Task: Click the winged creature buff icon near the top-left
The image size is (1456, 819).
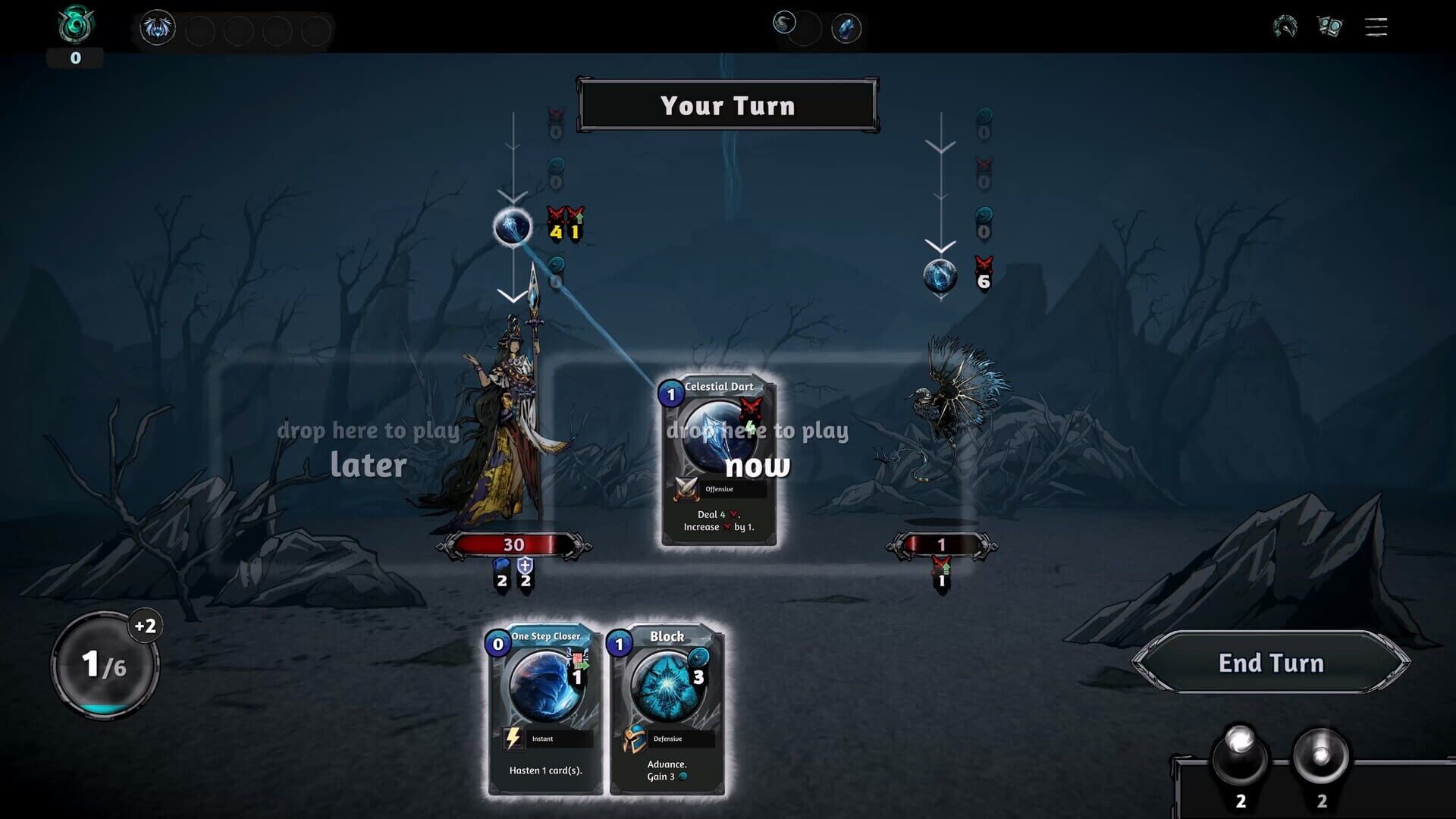Action: pyautogui.click(x=157, y=27)
